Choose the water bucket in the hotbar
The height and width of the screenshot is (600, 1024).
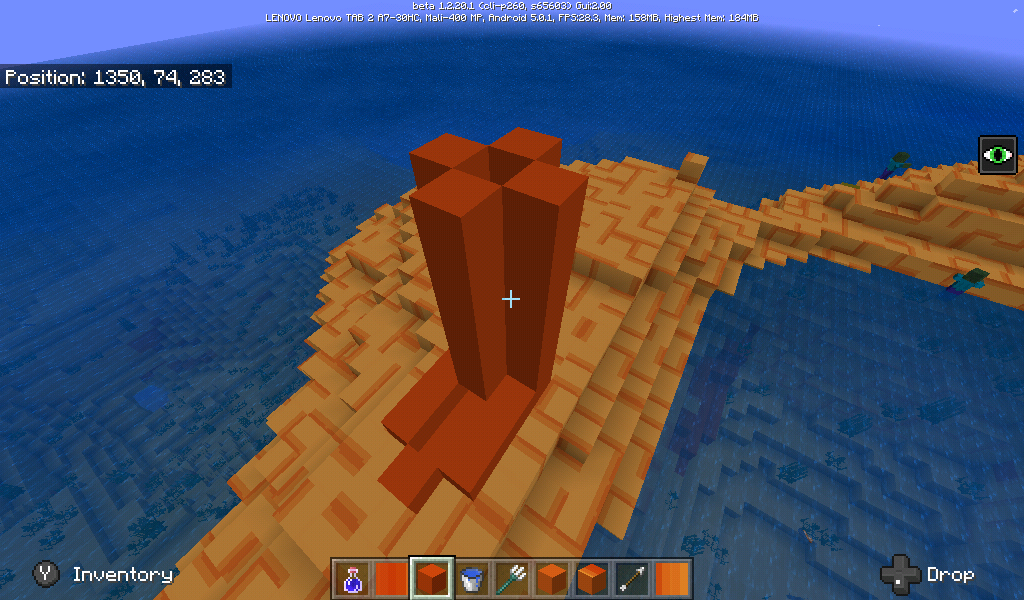[x=472, y=578]
